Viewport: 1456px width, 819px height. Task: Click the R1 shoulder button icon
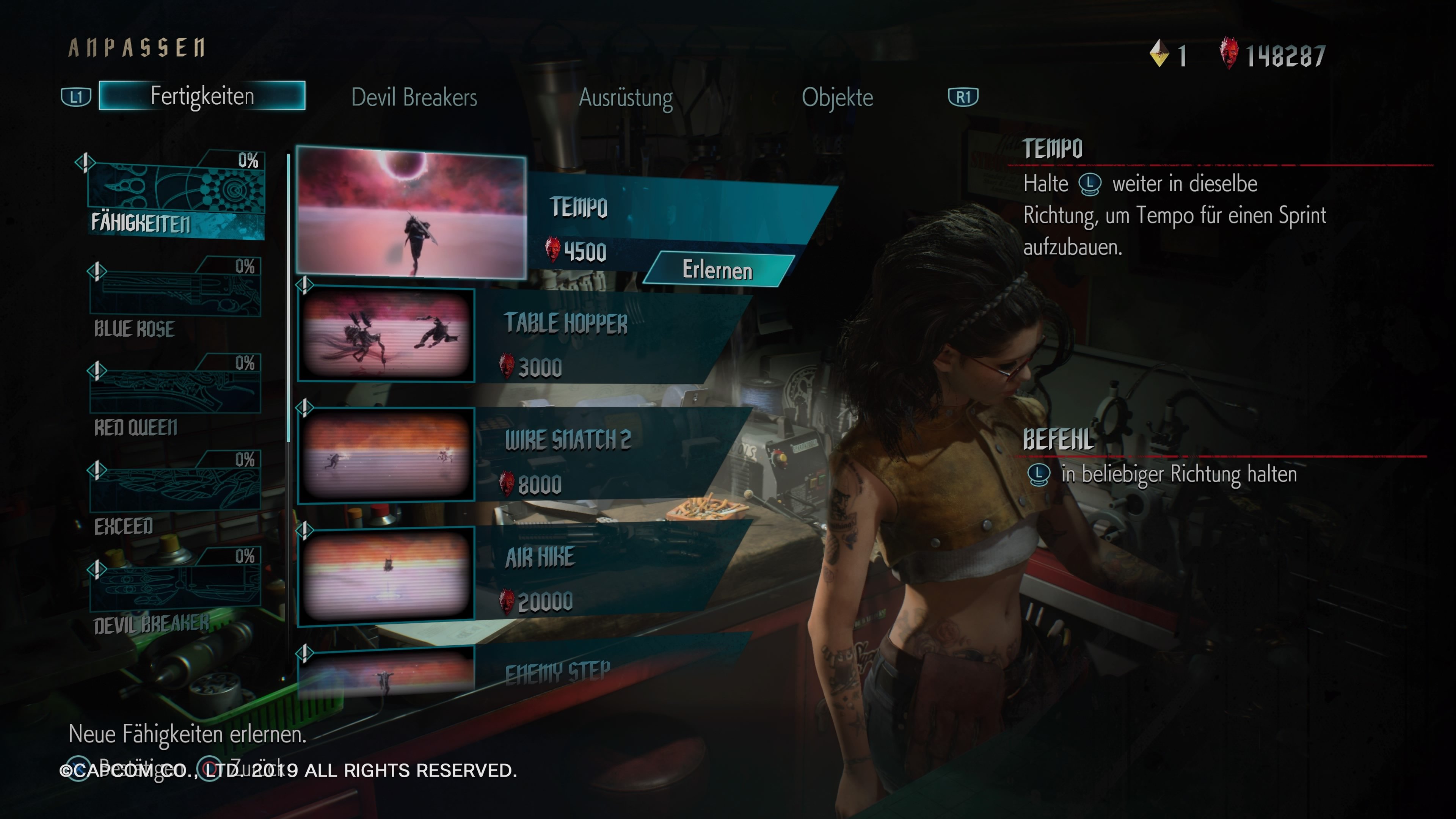coord(964,96)
